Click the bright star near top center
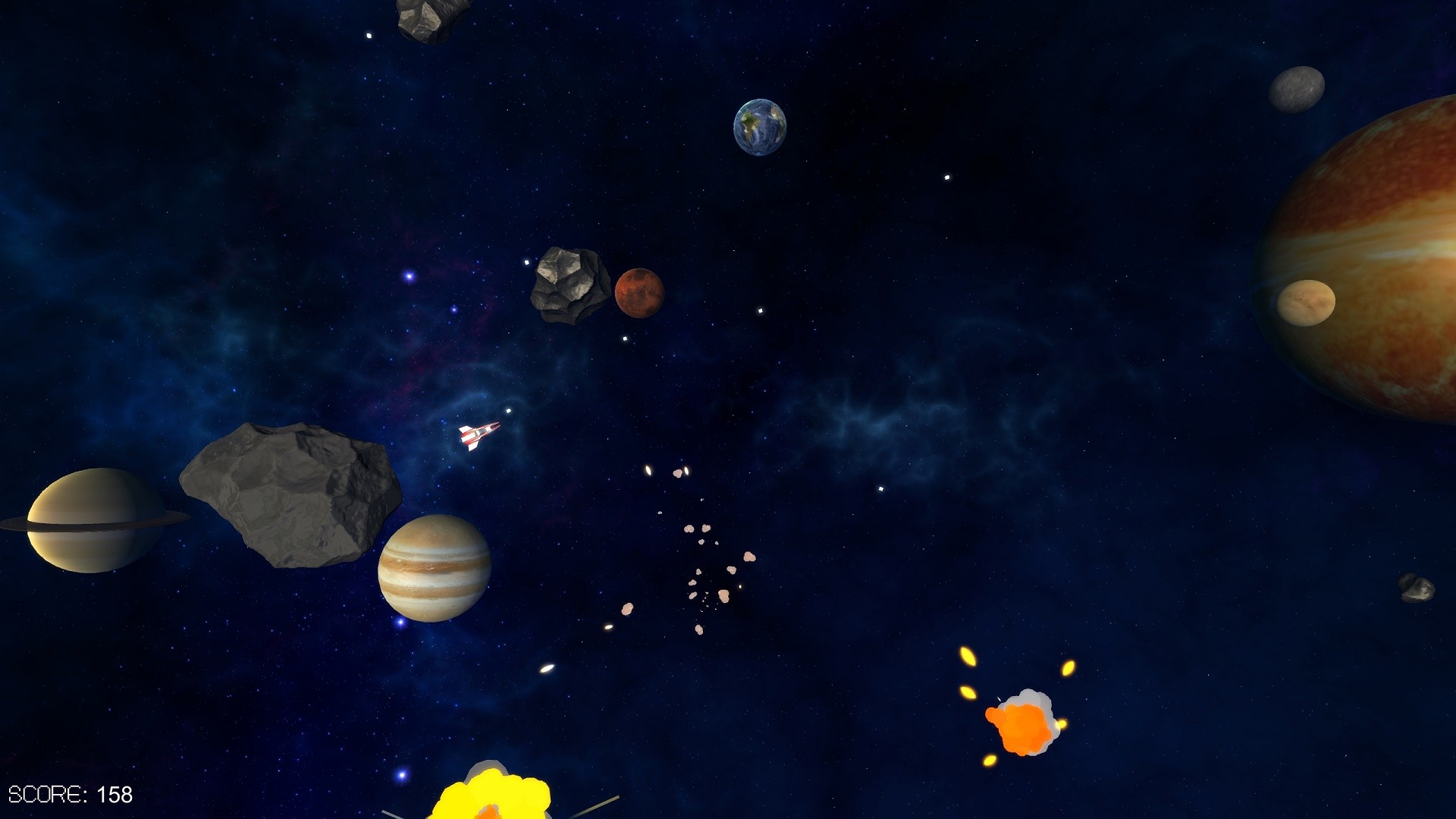The width and height of the screenshot is (1456, 819). [x=947, y=177]
